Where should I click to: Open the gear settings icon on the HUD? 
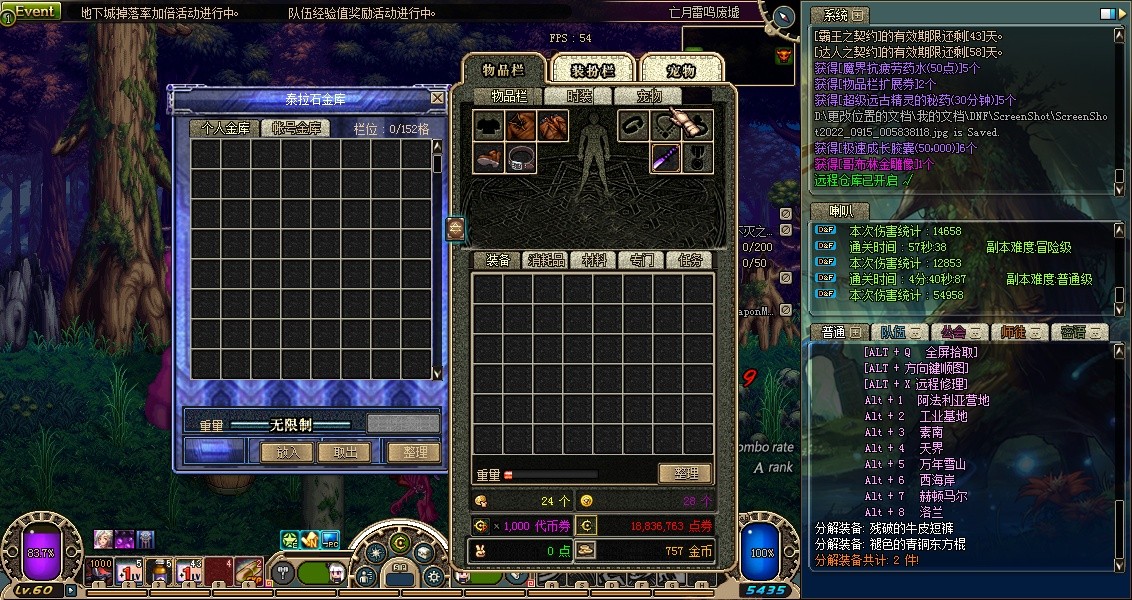(x=432, y=577)
